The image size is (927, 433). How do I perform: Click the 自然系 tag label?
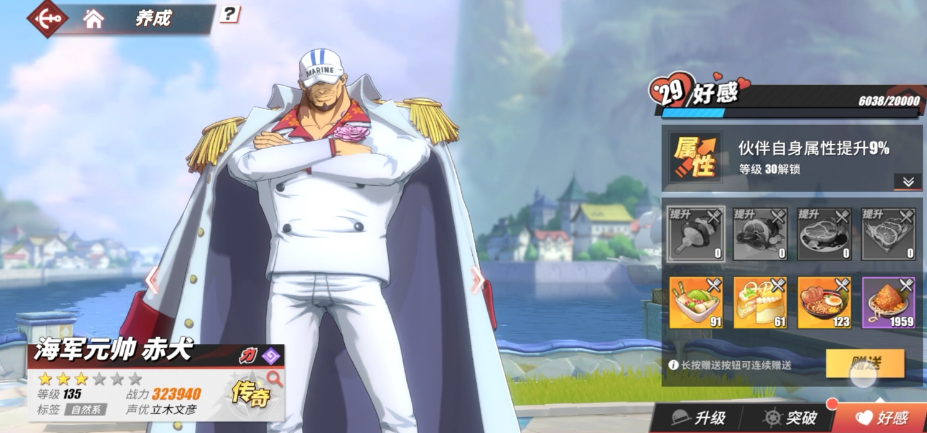tap(87, 410)
